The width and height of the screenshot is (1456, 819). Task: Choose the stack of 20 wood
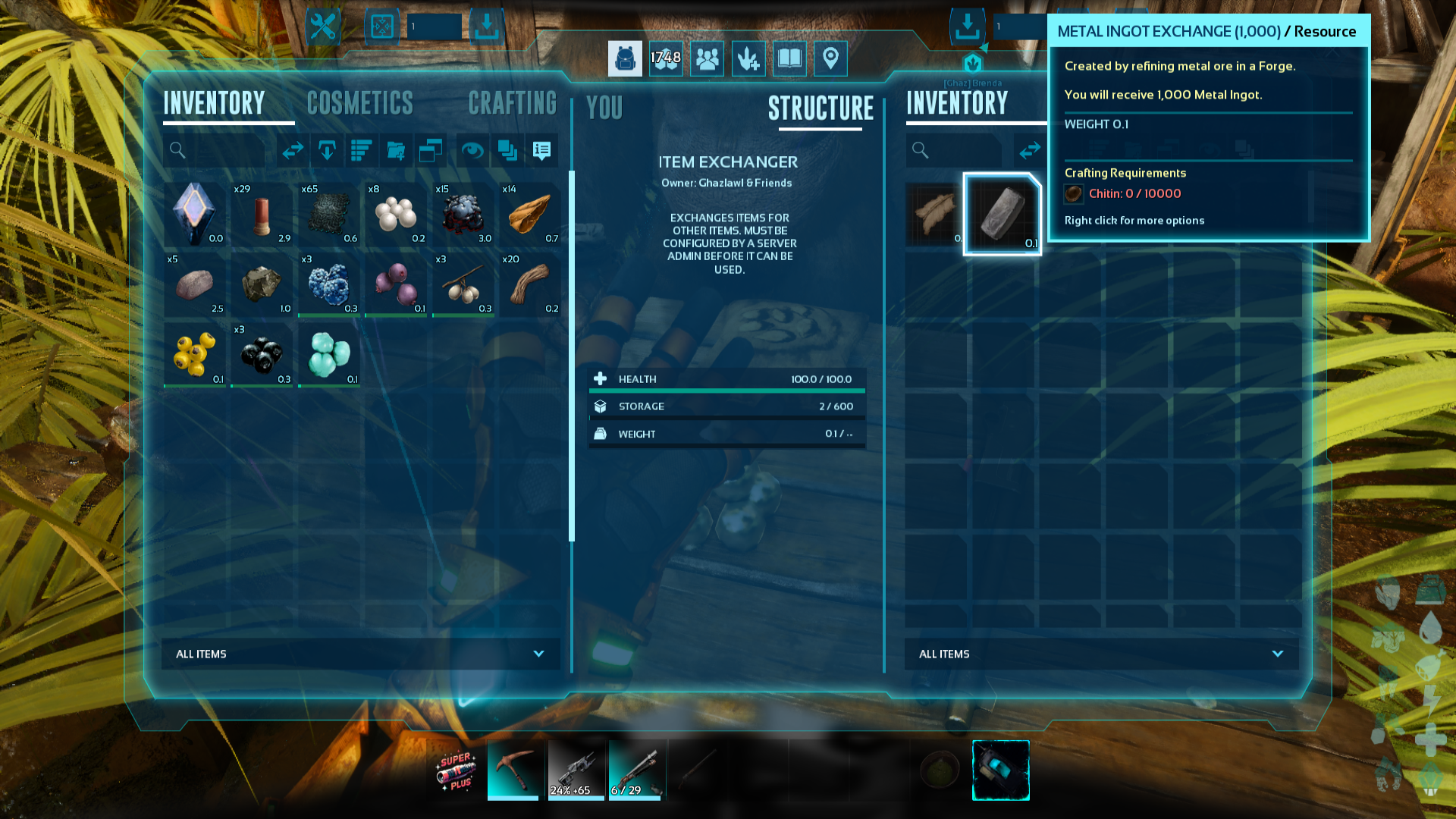pyautogui.click(x=530, y=284)
